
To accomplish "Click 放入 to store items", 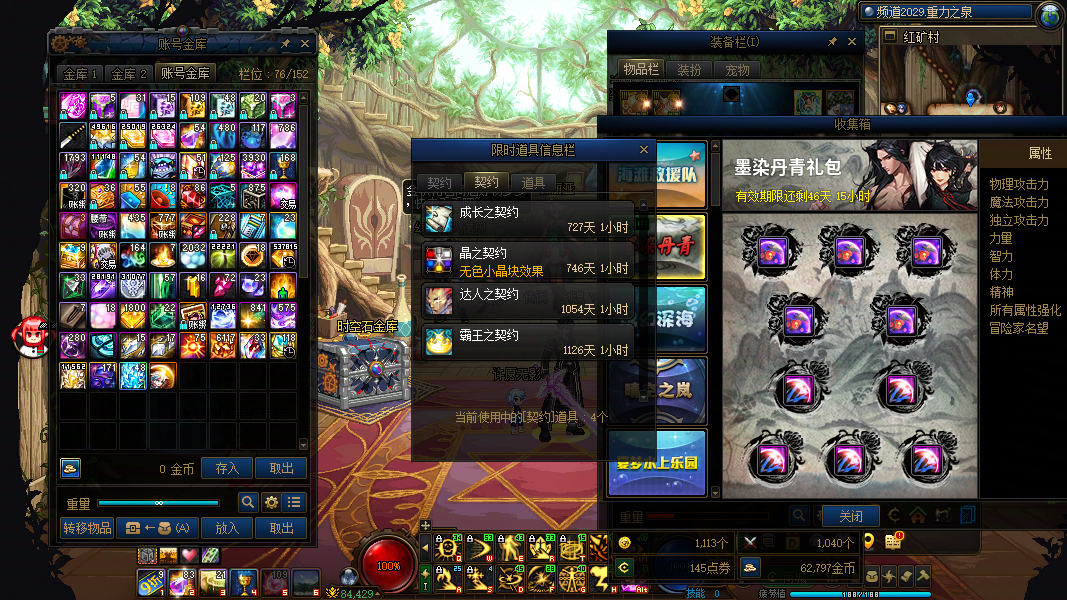I will (x=227, y=528).
